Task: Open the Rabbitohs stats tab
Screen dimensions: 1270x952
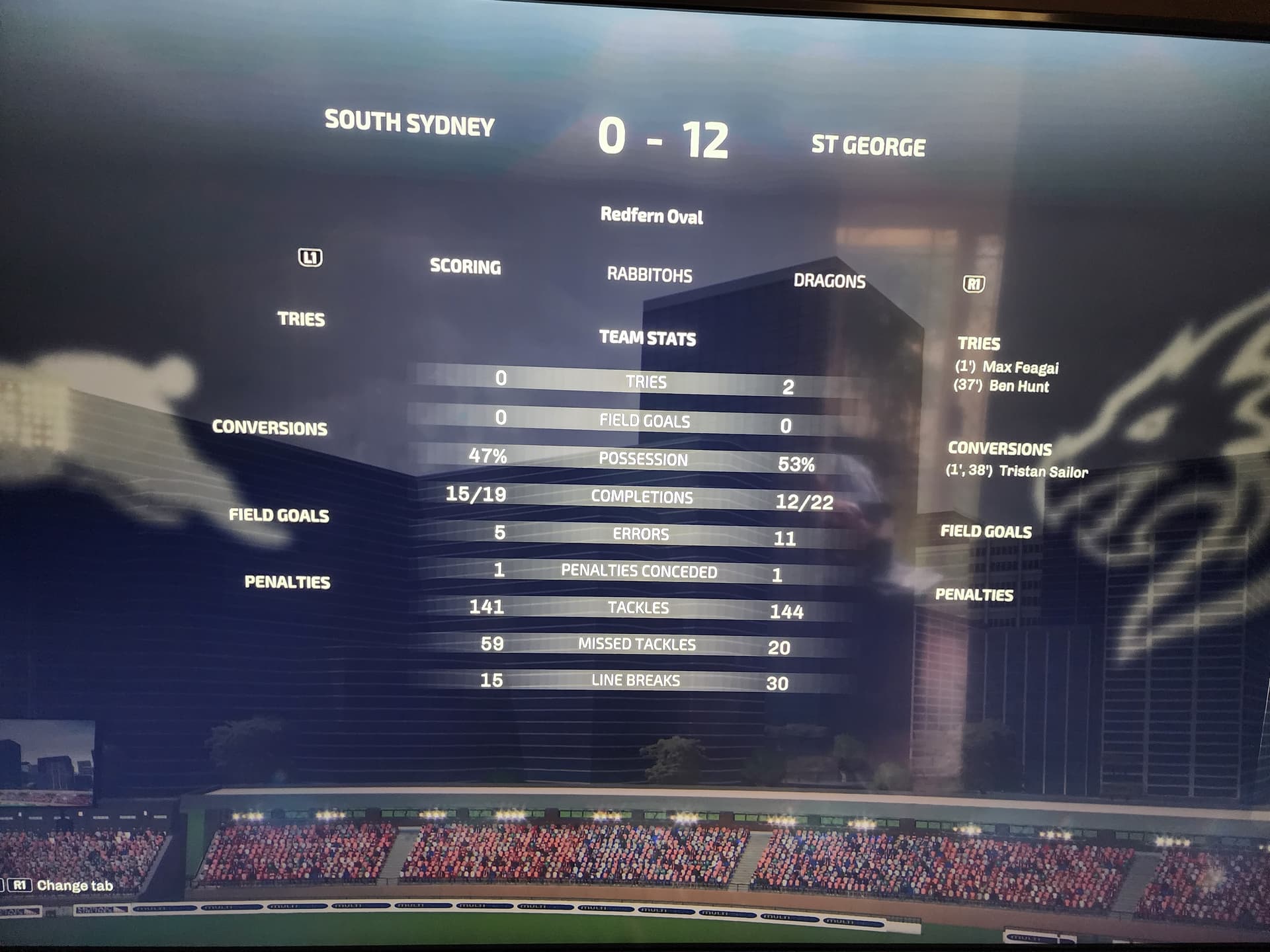Action: pyautogui.click(x=650, y=274)
